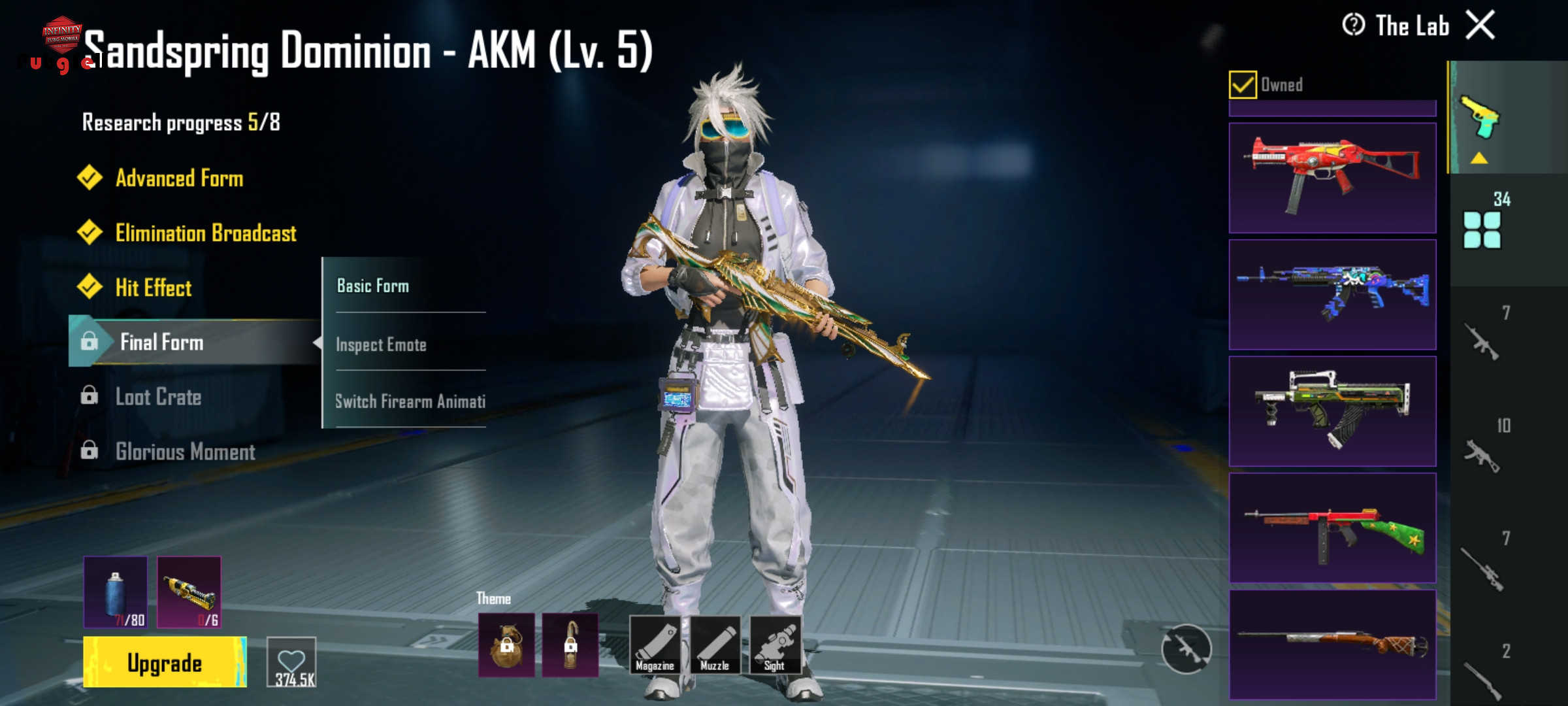Open the locked Loot Crate entry
The image size is (1568, 706).
[x=158, y=397]
